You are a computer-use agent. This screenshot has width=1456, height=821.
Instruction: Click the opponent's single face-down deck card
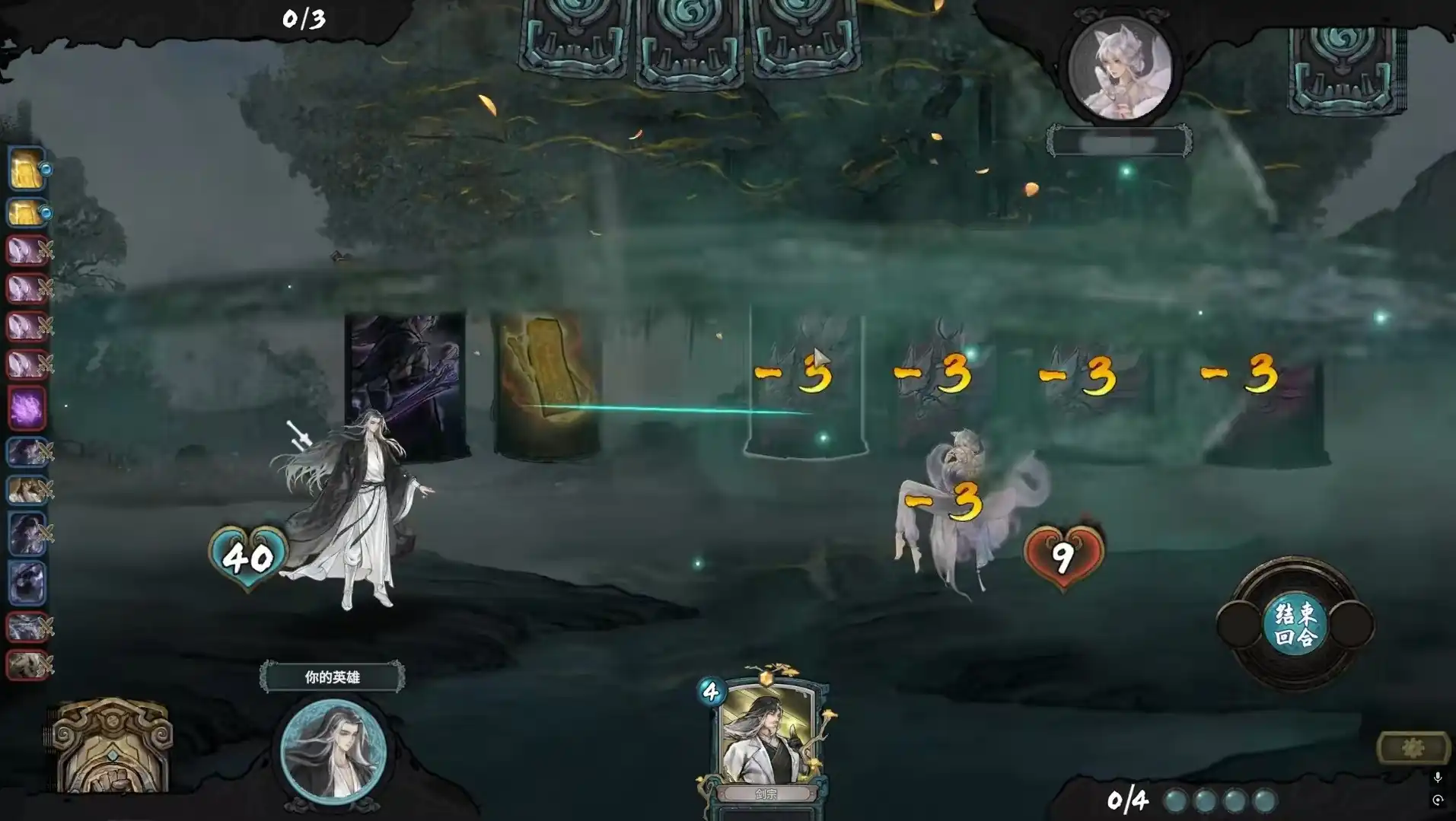pos(1344,68)
